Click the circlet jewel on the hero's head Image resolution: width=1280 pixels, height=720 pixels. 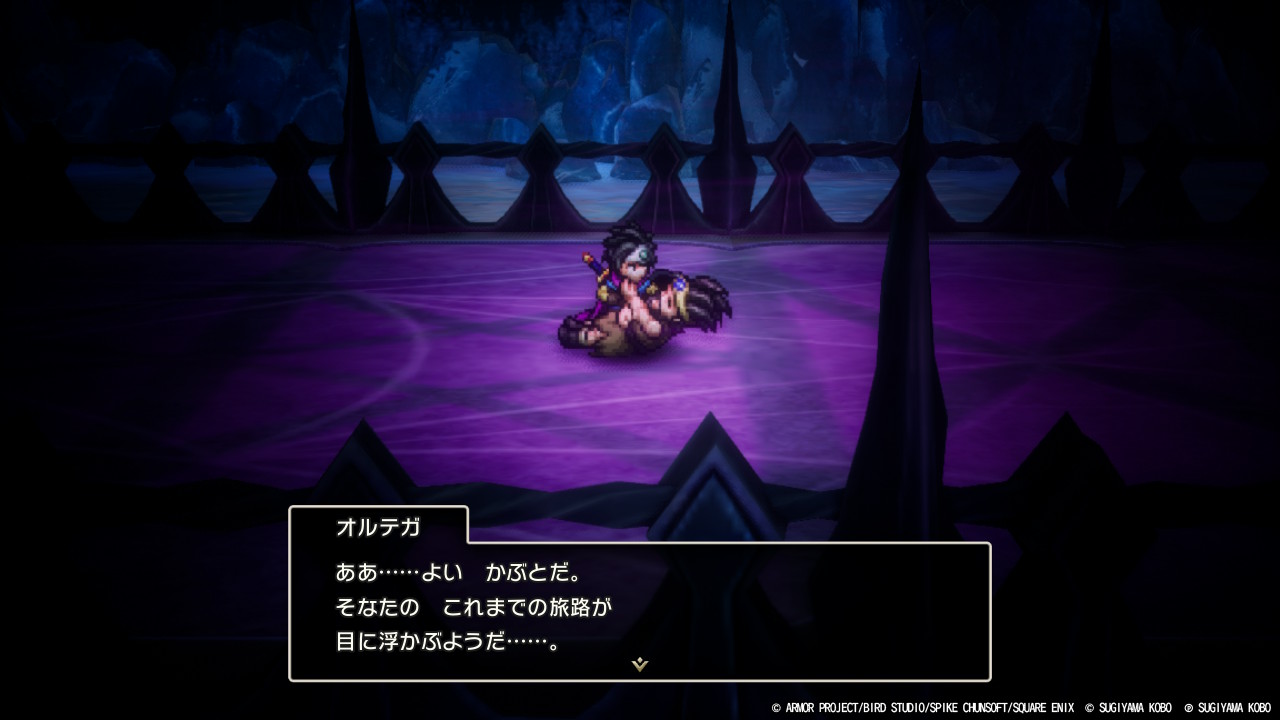click(x=643, y=253)
